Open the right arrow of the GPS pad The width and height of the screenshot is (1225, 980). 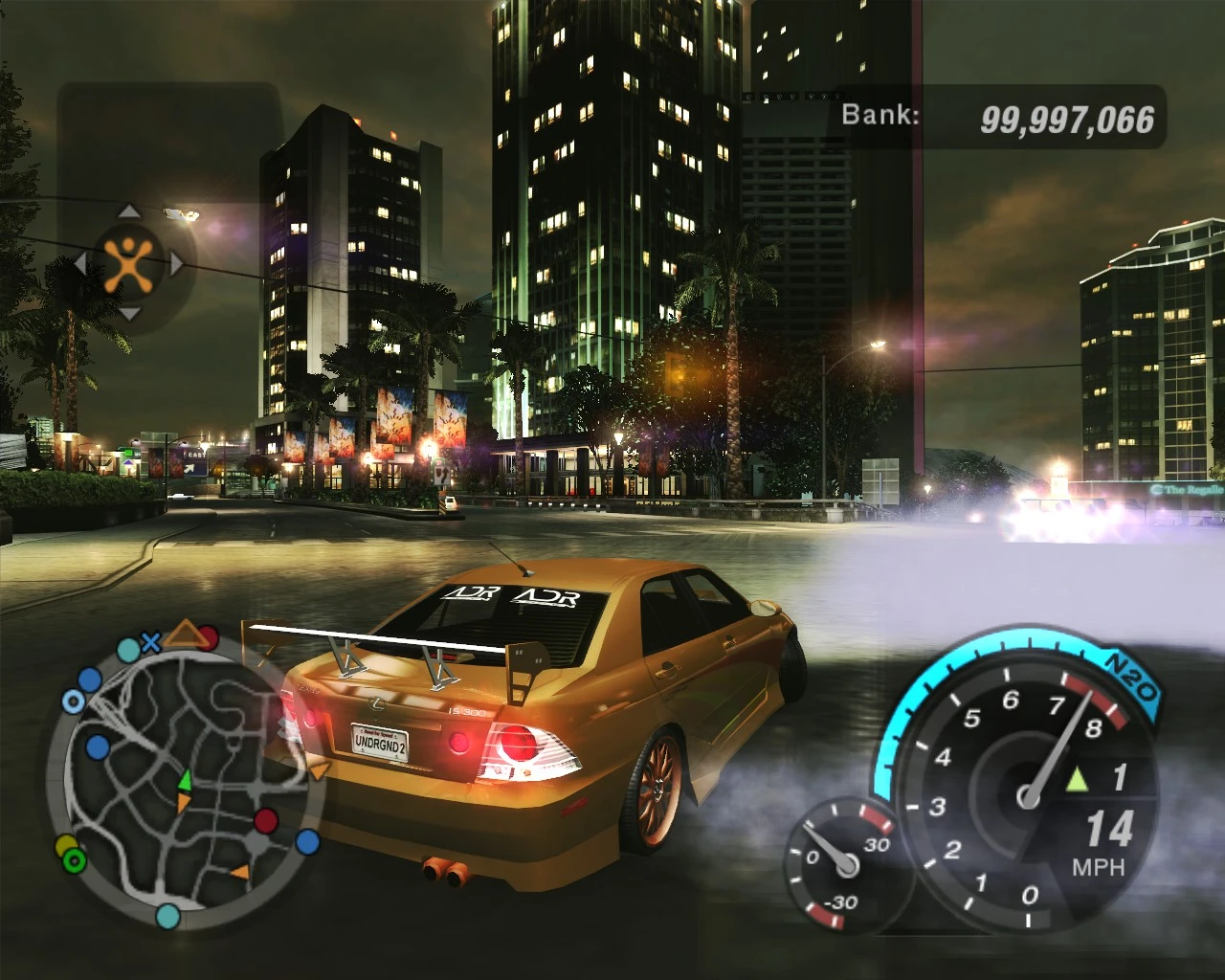pos(176,262)
